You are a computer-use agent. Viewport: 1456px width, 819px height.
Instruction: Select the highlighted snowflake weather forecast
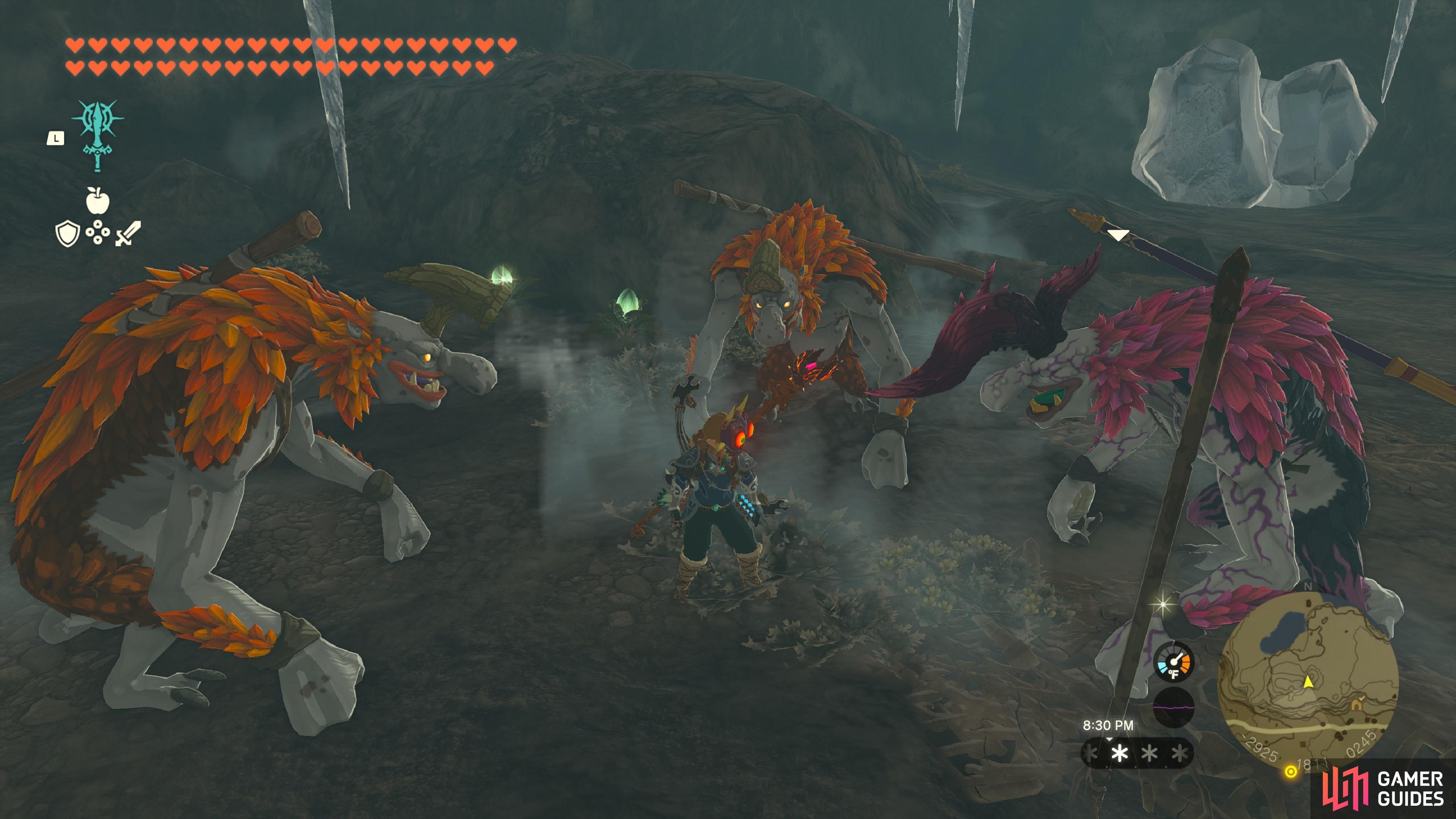tap(1120, 753)
